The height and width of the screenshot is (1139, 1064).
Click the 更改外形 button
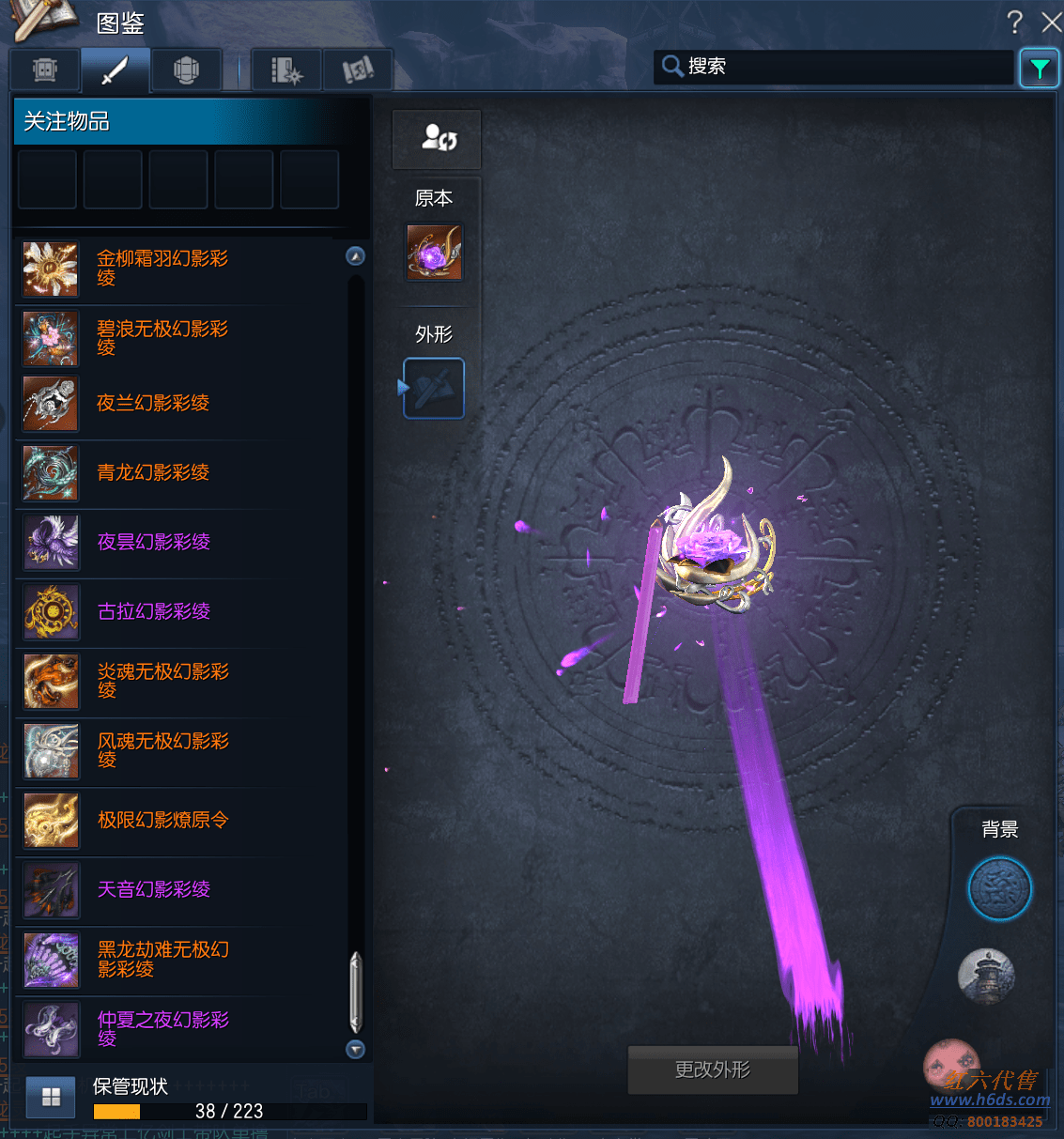coord(713,1070)
